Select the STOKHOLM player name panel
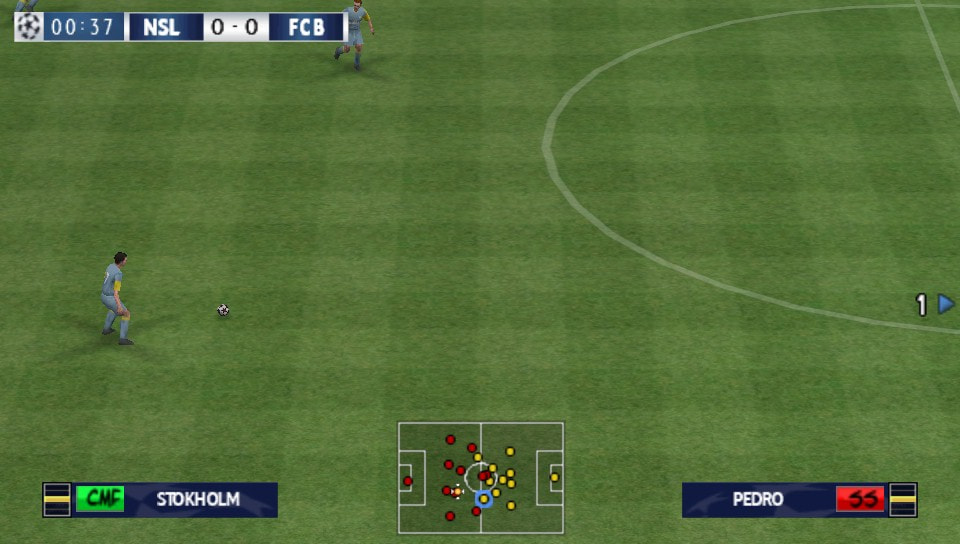The image size is (960, 544). pos(198,499)
